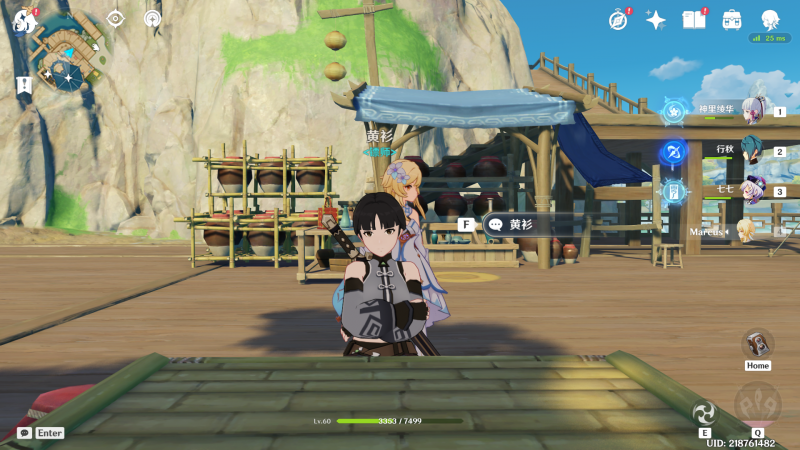The image size is (800, 450).
Task: Open the chat box speech bubble
Action: point(24,433)
